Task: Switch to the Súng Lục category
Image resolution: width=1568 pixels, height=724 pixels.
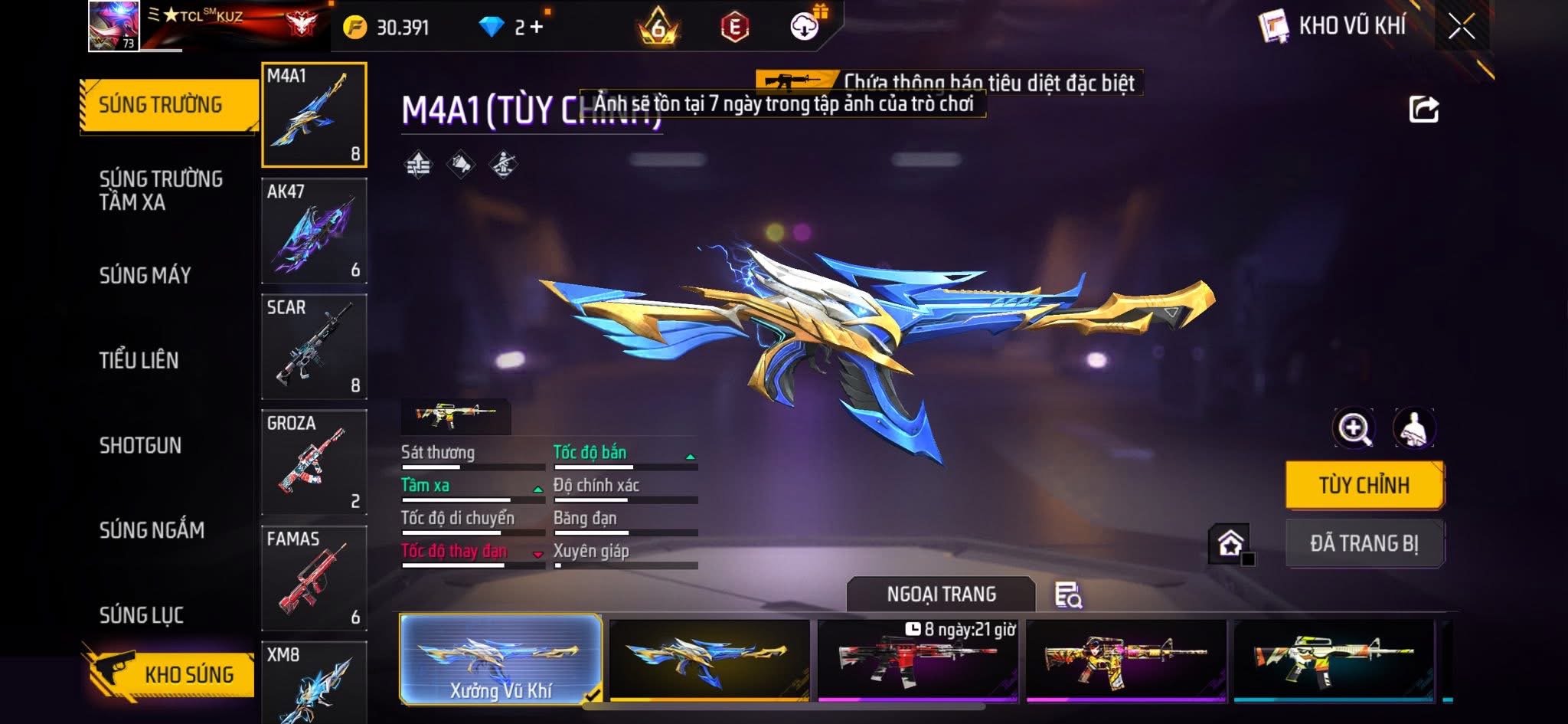Action: [141, 614]
